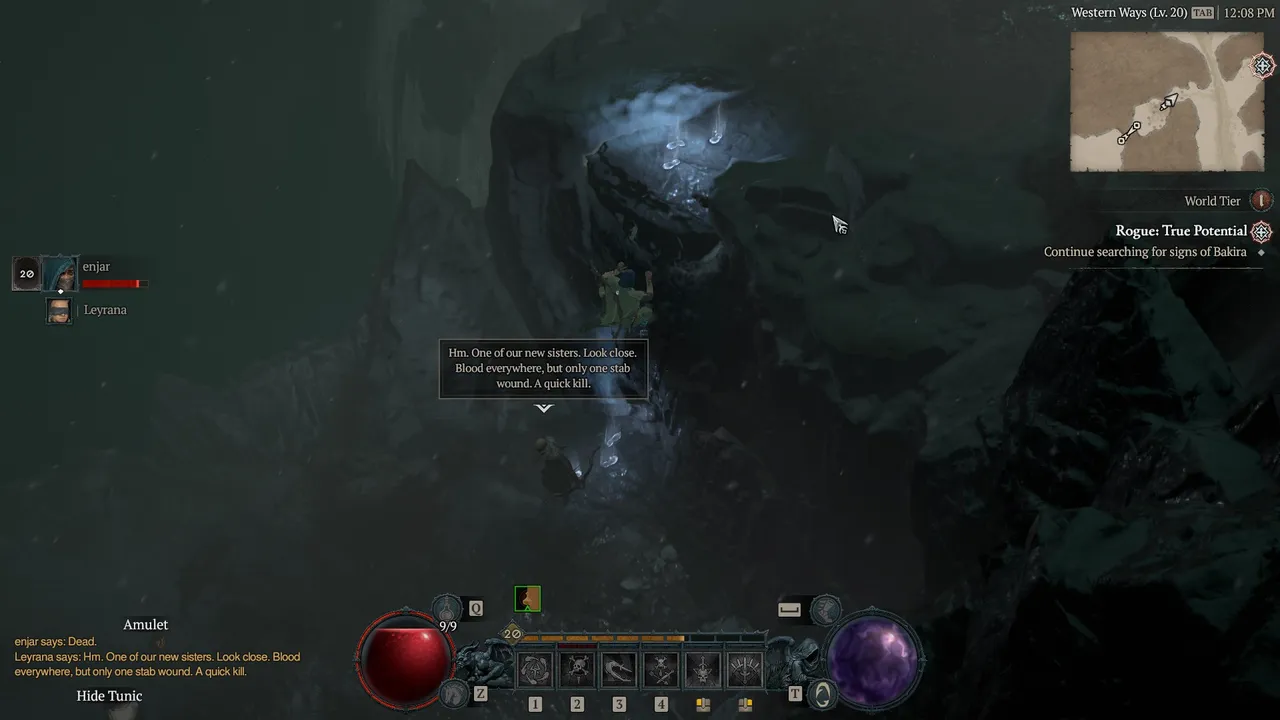This screenshot has height=720, width=1280.
Task: Use the town portal icon
Action: [x=821, y=692]
